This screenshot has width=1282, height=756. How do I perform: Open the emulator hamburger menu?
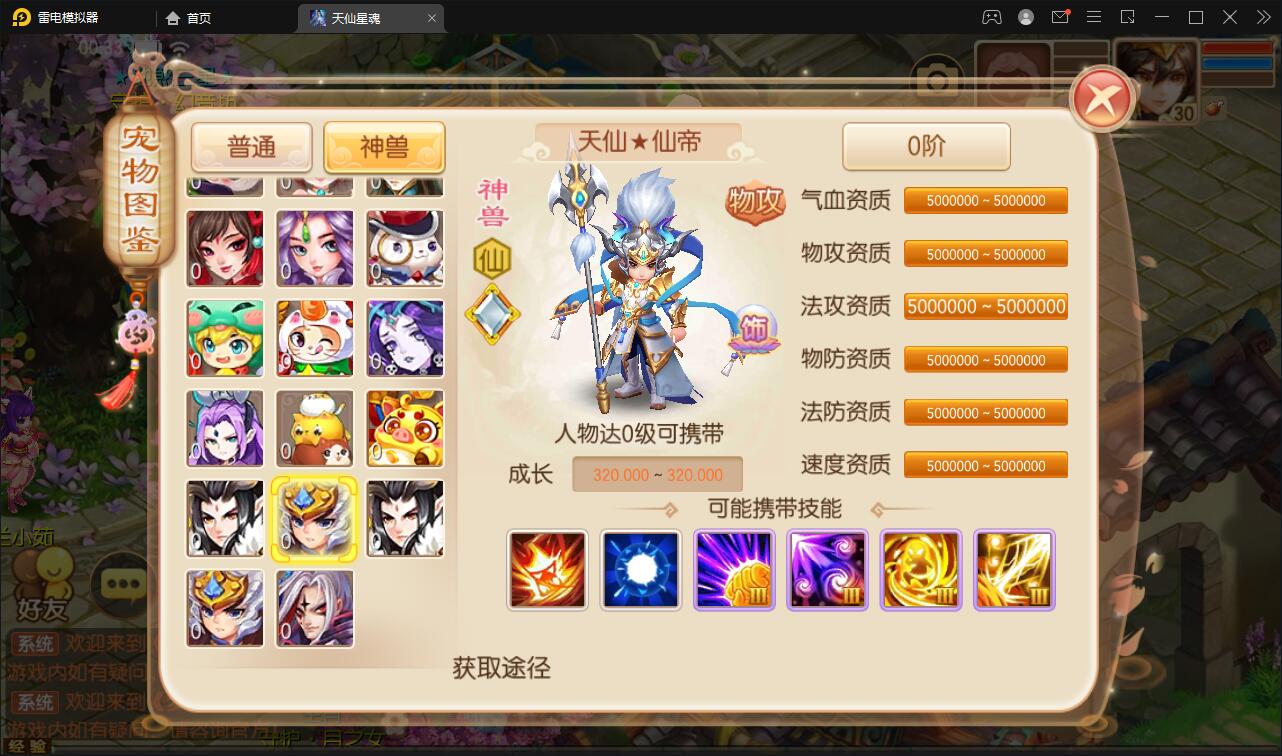(1094, 17)
